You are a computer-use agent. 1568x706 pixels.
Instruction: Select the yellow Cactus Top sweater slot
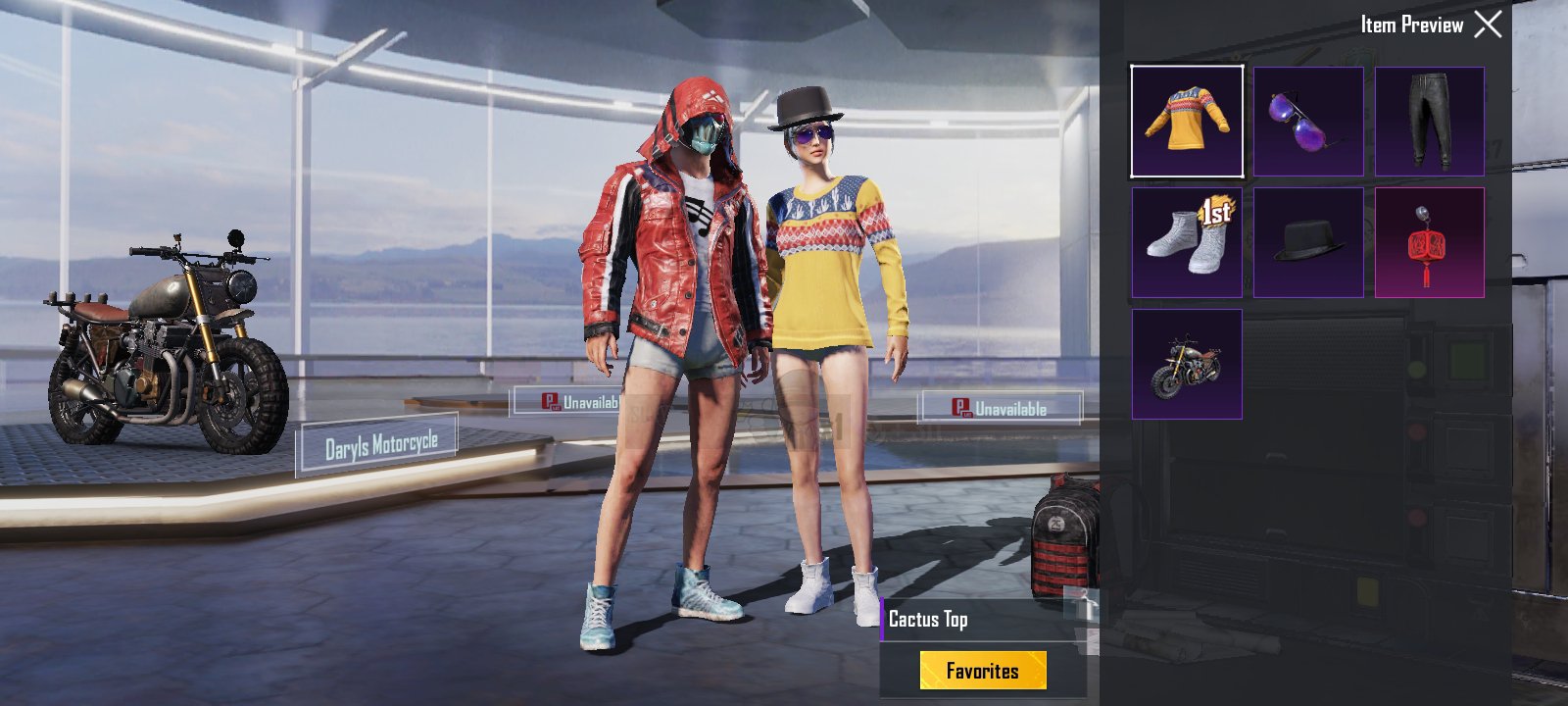coord(1187,122)
